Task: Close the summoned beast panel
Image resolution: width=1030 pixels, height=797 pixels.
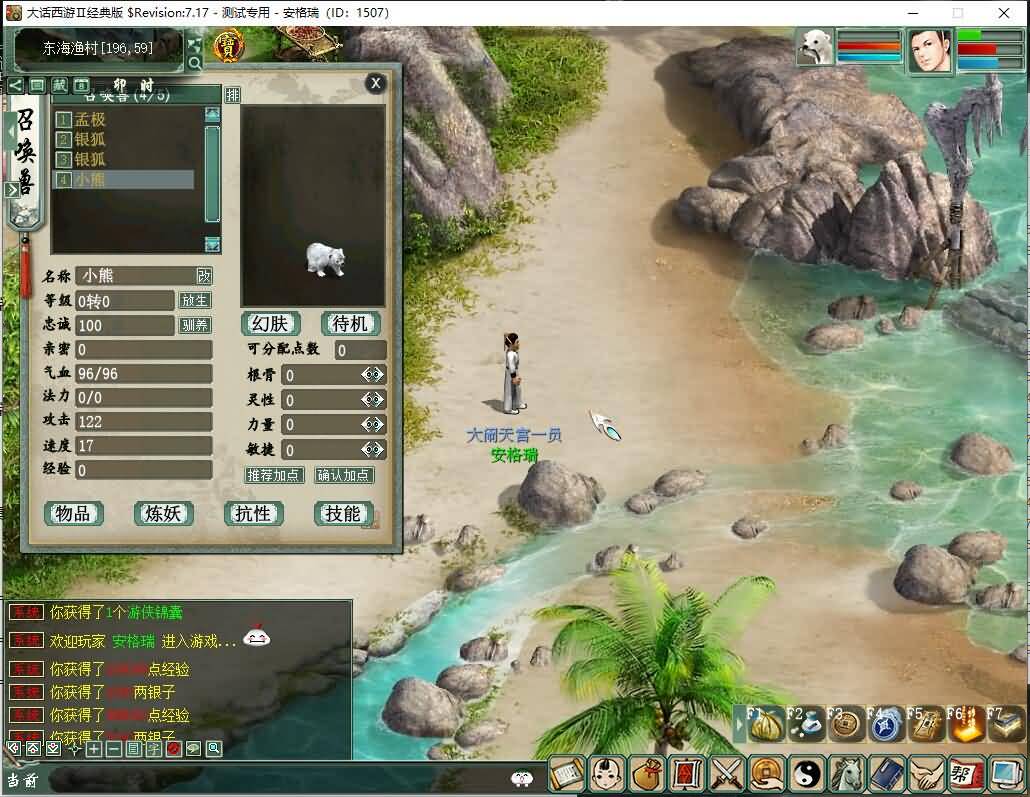Action: [x=375, y=83]
